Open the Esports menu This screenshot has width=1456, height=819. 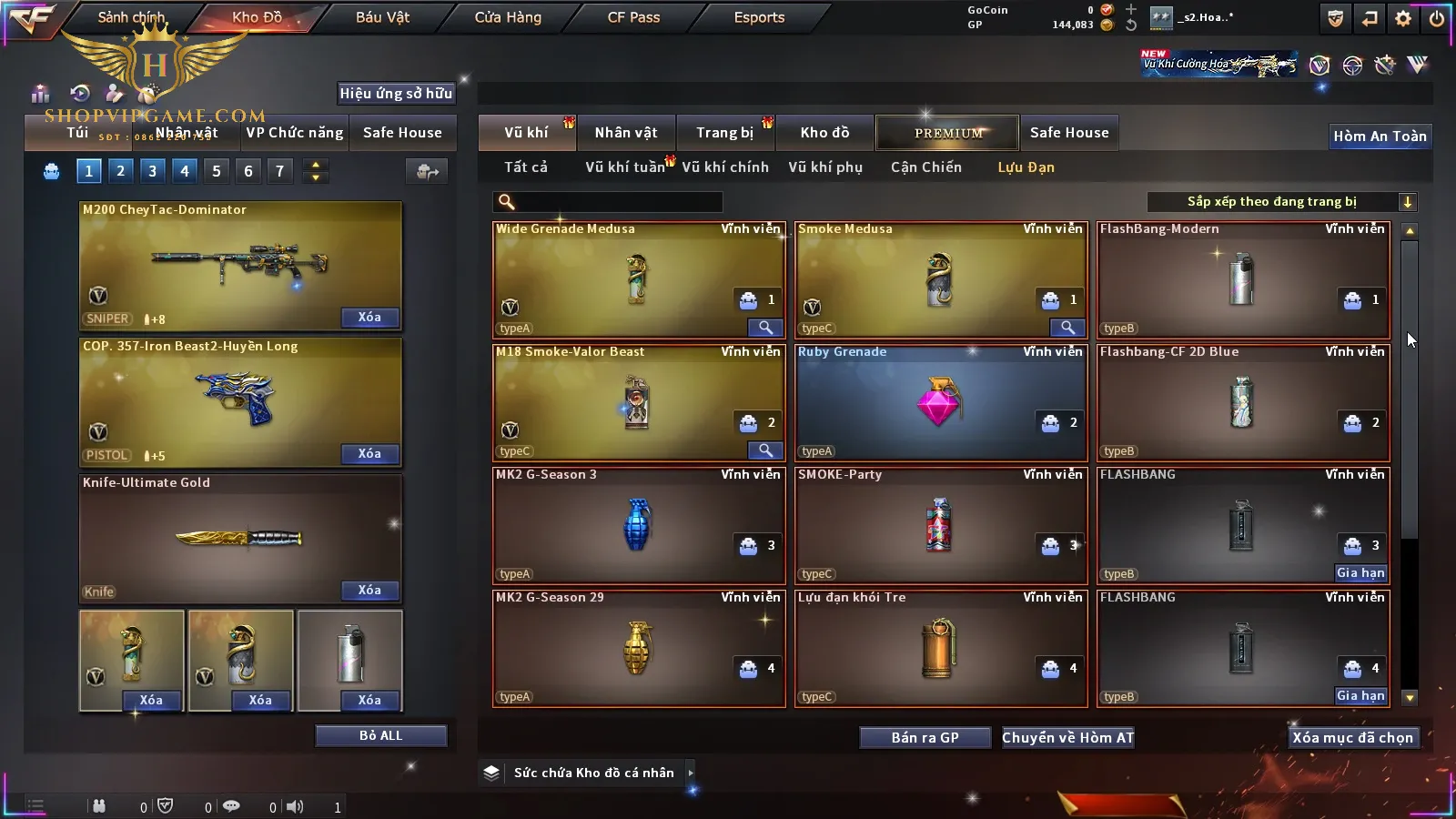pos(759,17)
